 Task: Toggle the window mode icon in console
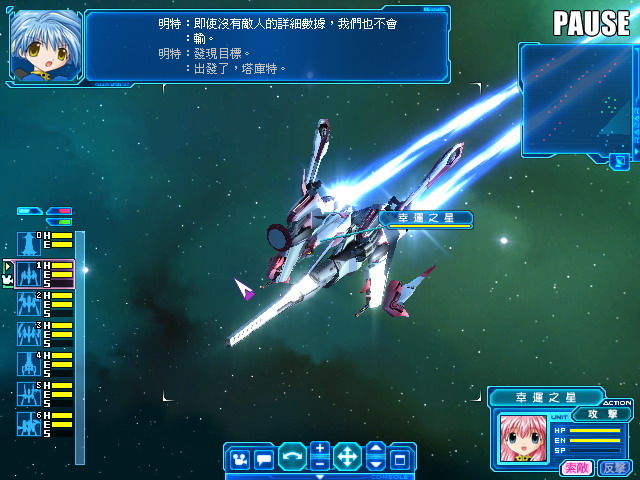point(400,459)
